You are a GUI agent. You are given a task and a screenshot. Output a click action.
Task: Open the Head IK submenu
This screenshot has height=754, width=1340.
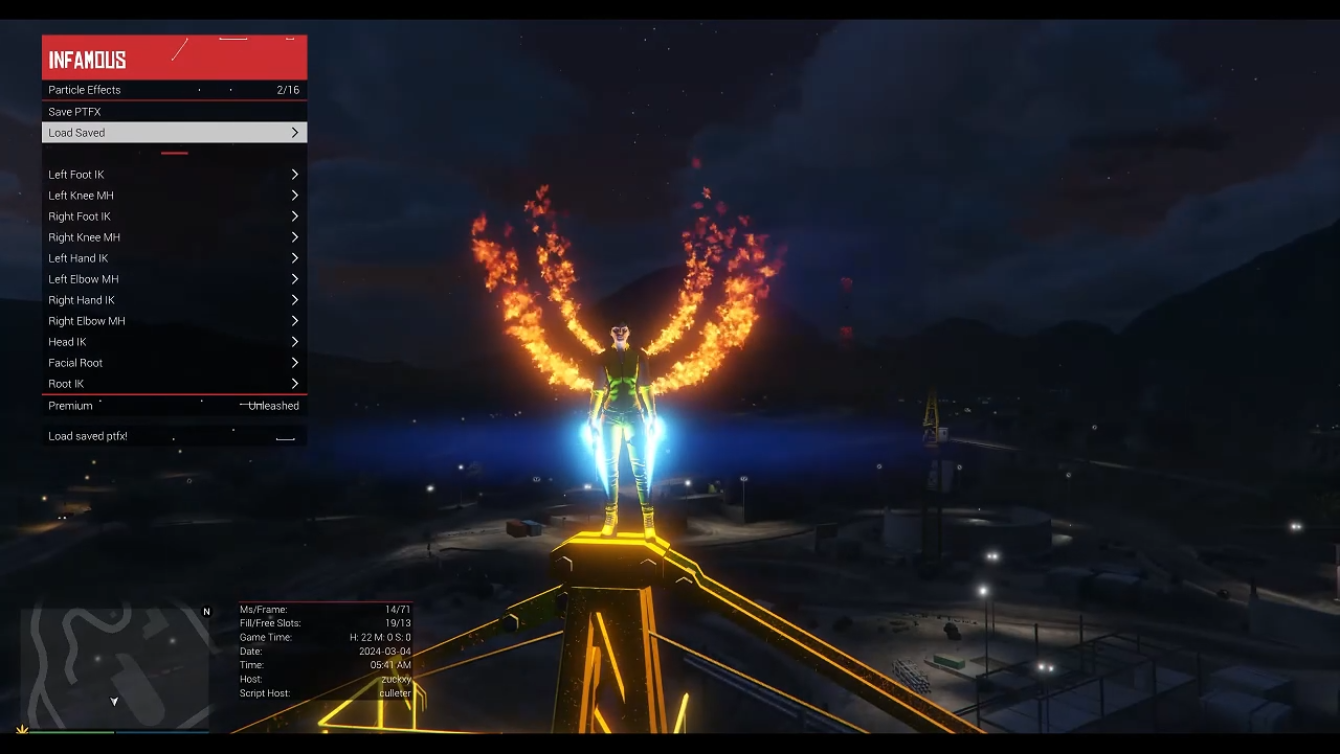174,343
